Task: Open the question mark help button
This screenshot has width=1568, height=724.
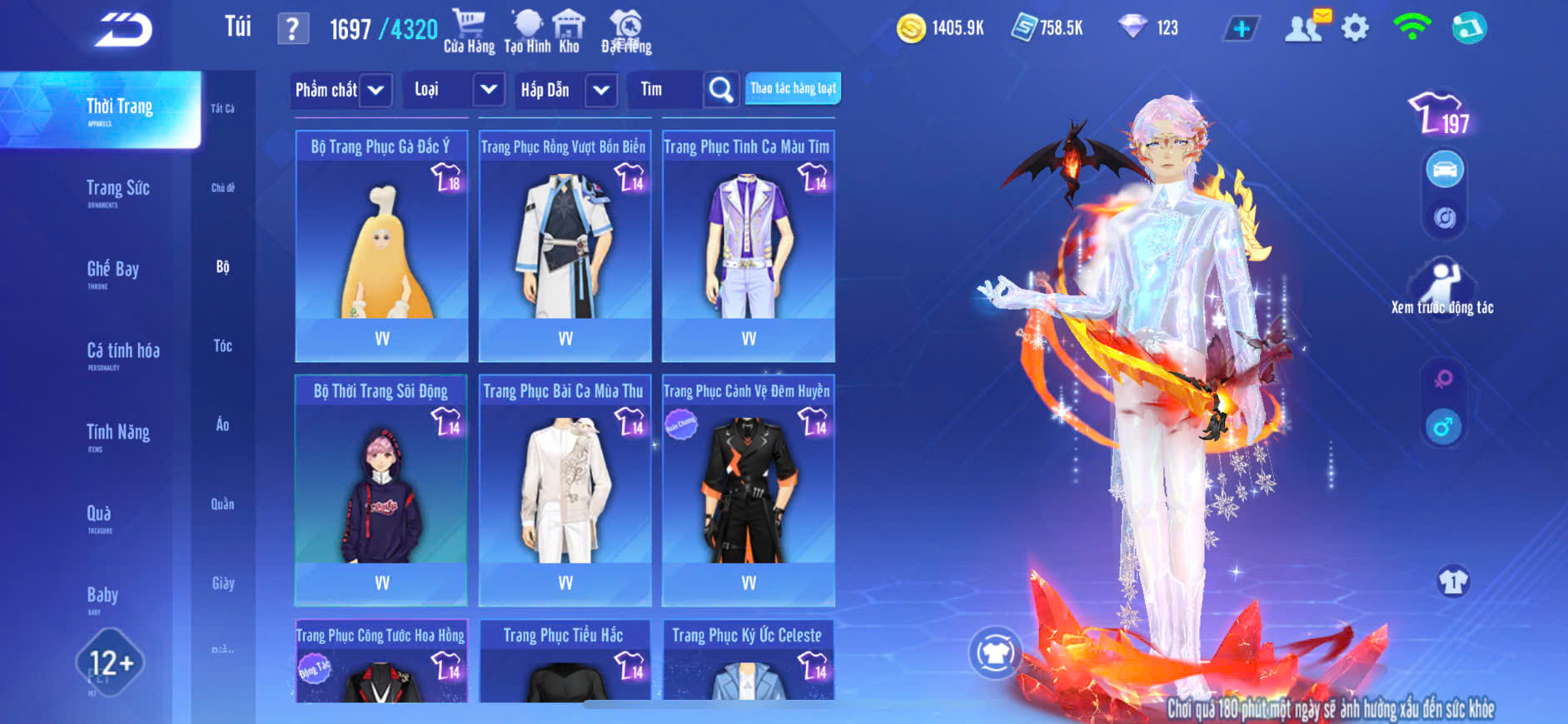Action: click(292, 29)
